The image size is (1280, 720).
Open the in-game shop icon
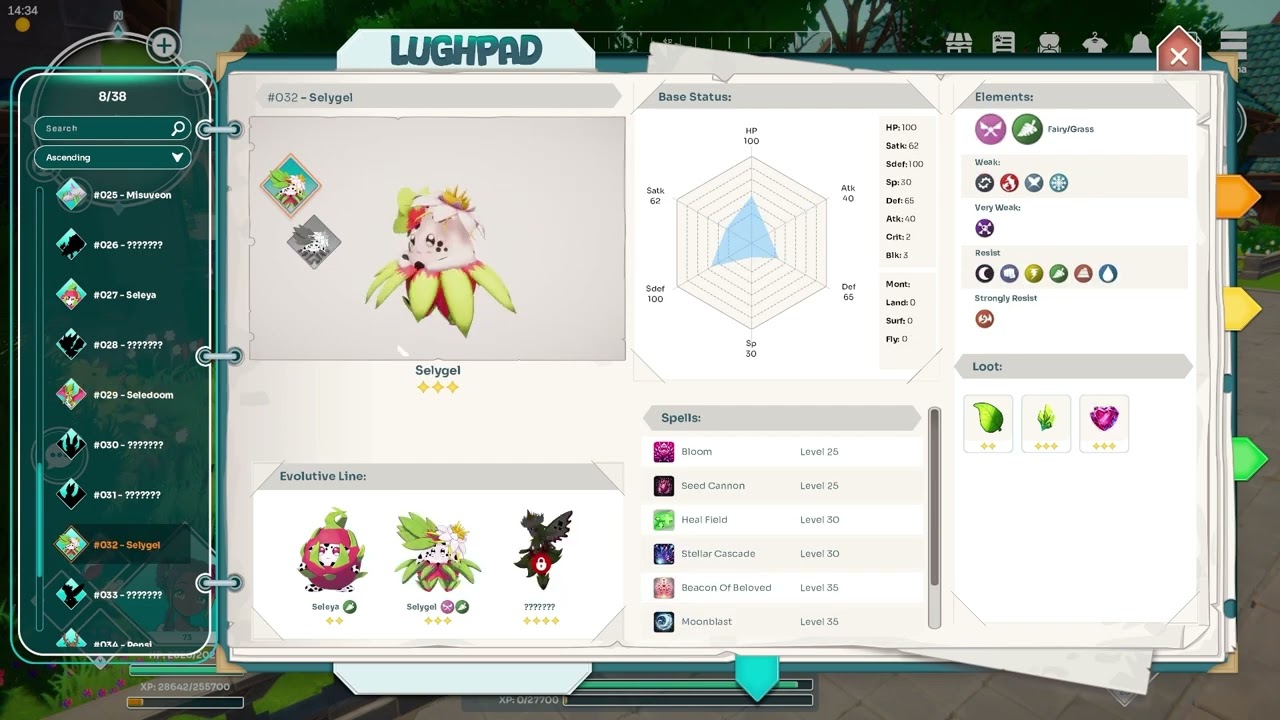tap(960, 44)
